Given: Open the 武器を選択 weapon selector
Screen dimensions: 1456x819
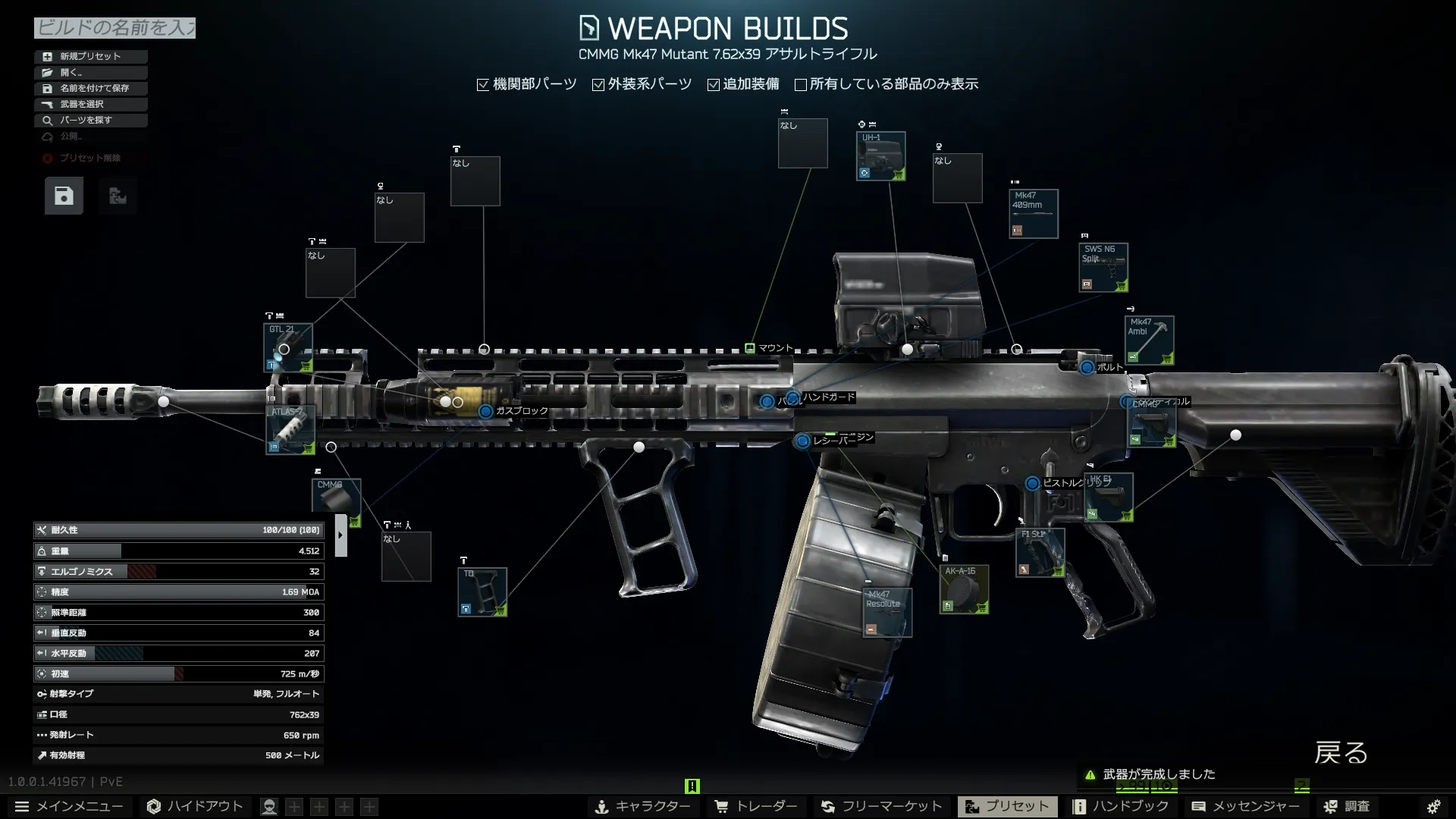Looking at the screenshot, I should tap(90, 104).
